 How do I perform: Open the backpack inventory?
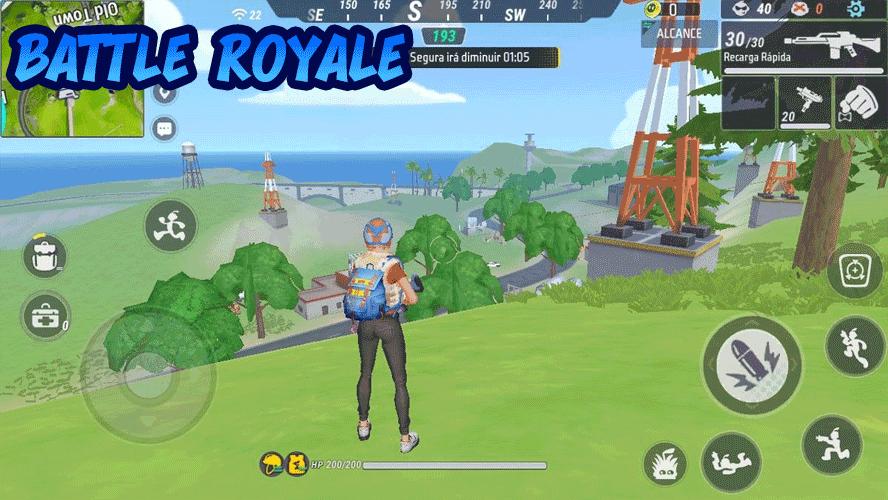coord(43,257)
